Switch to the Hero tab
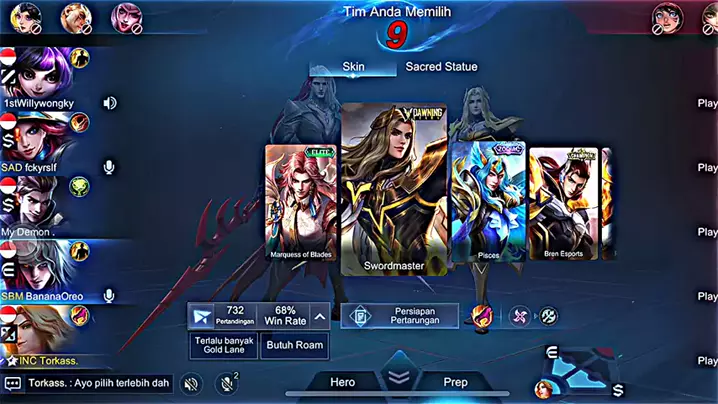 point(343,381)
